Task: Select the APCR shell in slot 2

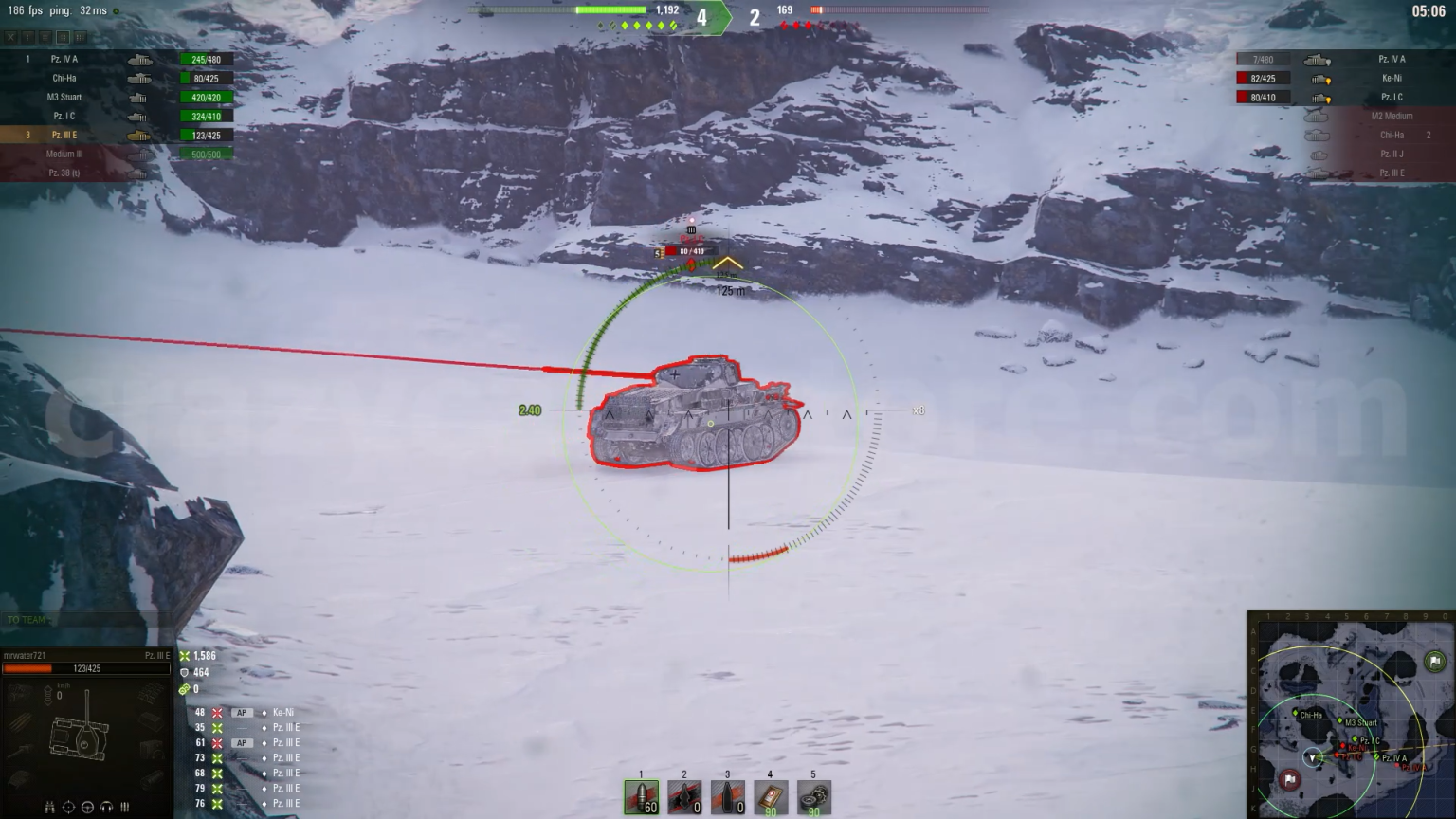Action: (x=684, y=796)
